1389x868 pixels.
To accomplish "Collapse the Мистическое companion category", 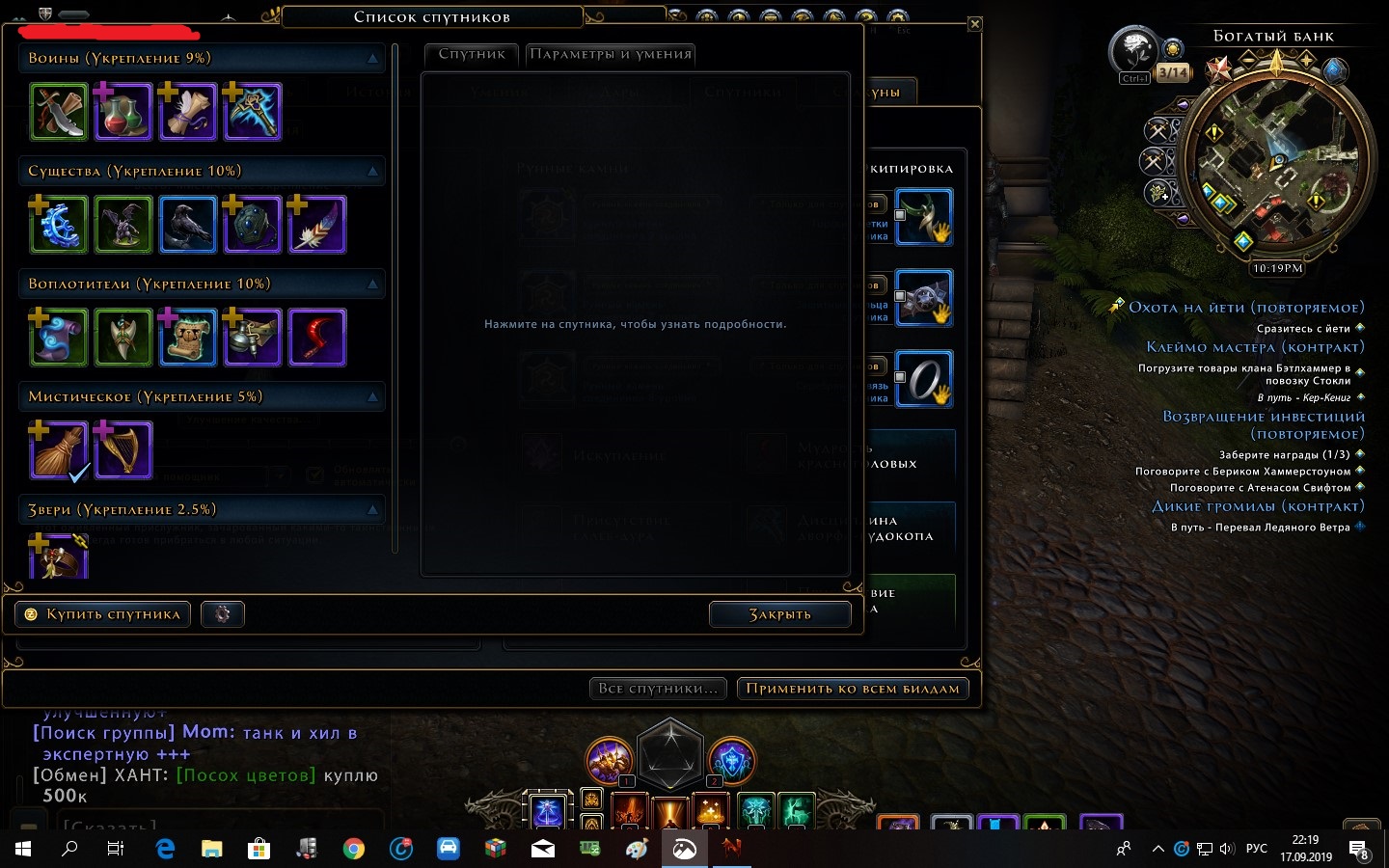I will pos(372,397).
